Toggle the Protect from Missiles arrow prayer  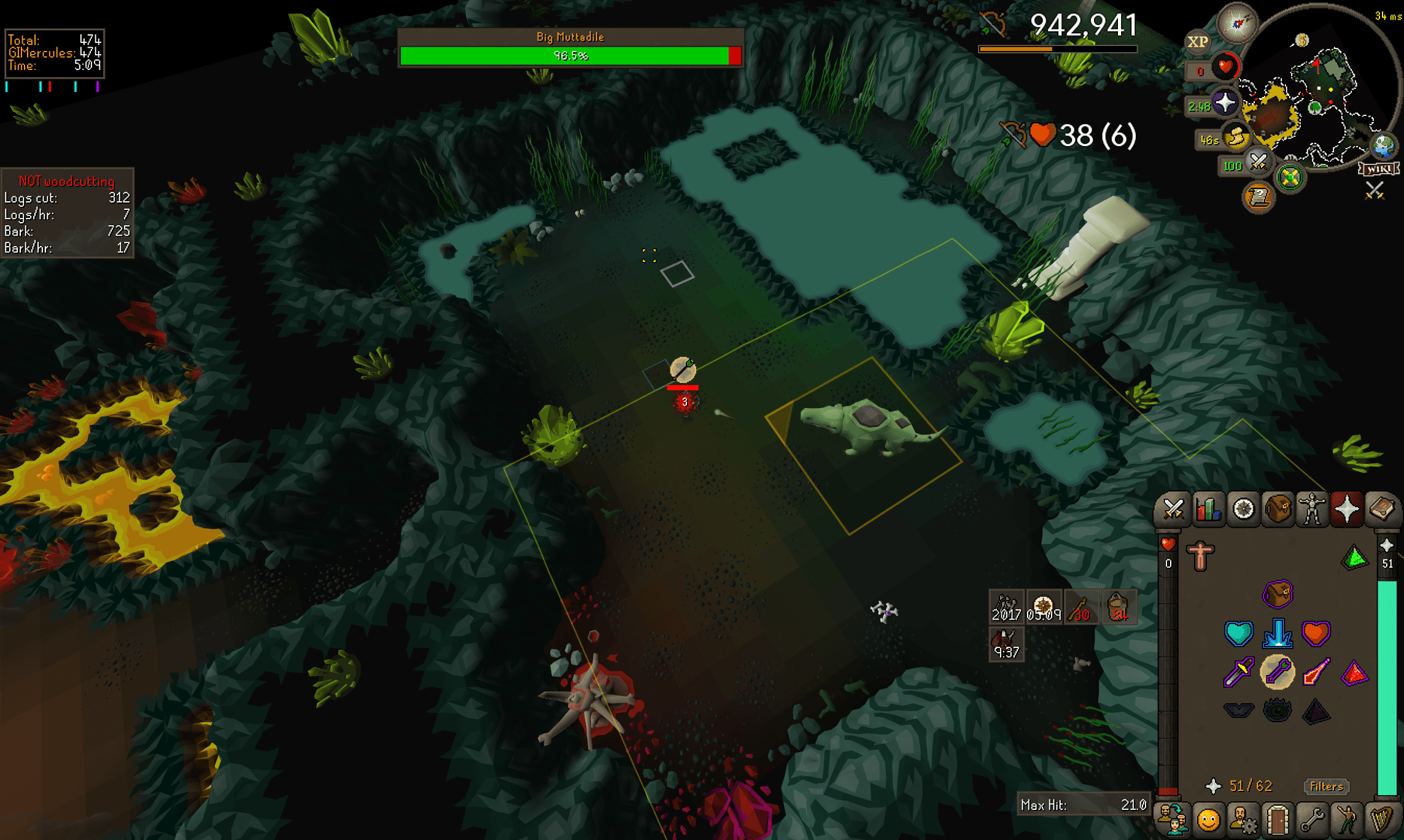(x=1278, y=672)
